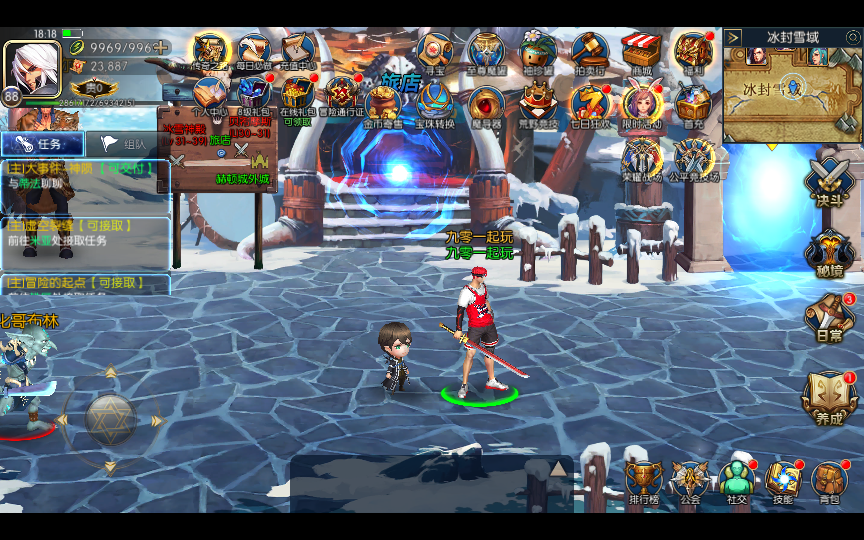
Task: Open the 公会 guild menu
Action: pos(690,480)
